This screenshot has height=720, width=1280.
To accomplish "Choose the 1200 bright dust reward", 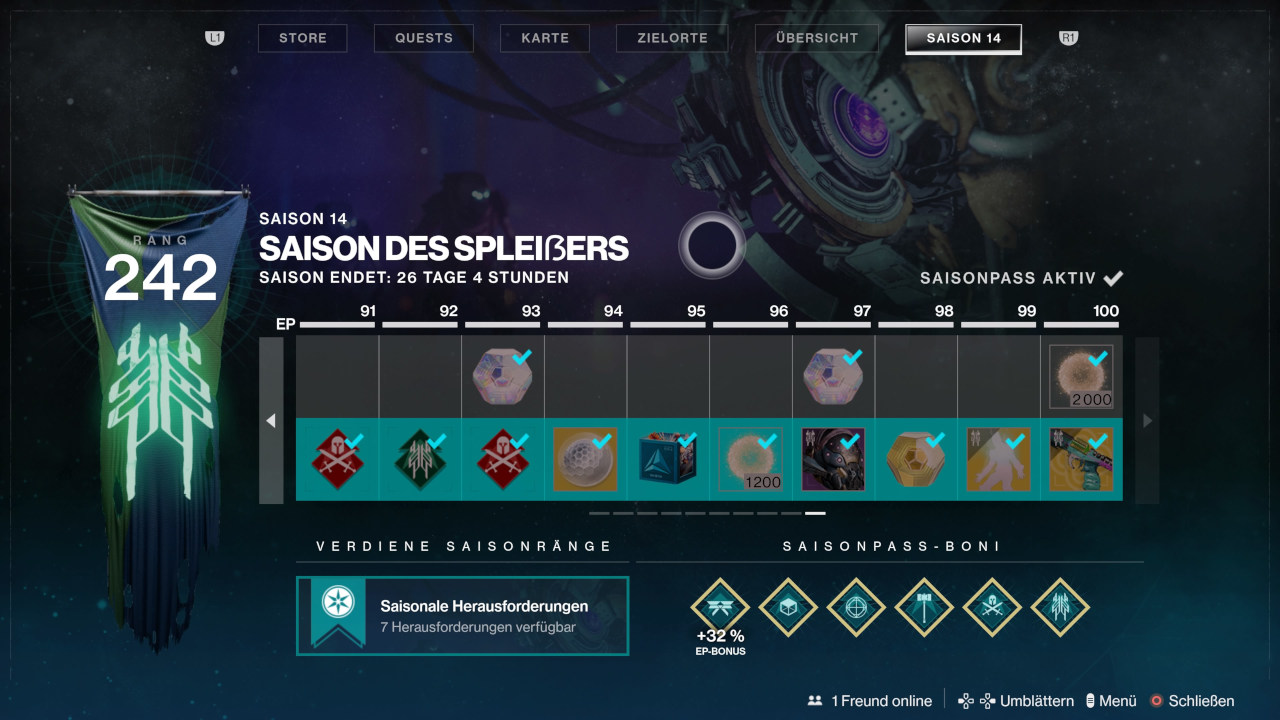I will coord(751,460).
